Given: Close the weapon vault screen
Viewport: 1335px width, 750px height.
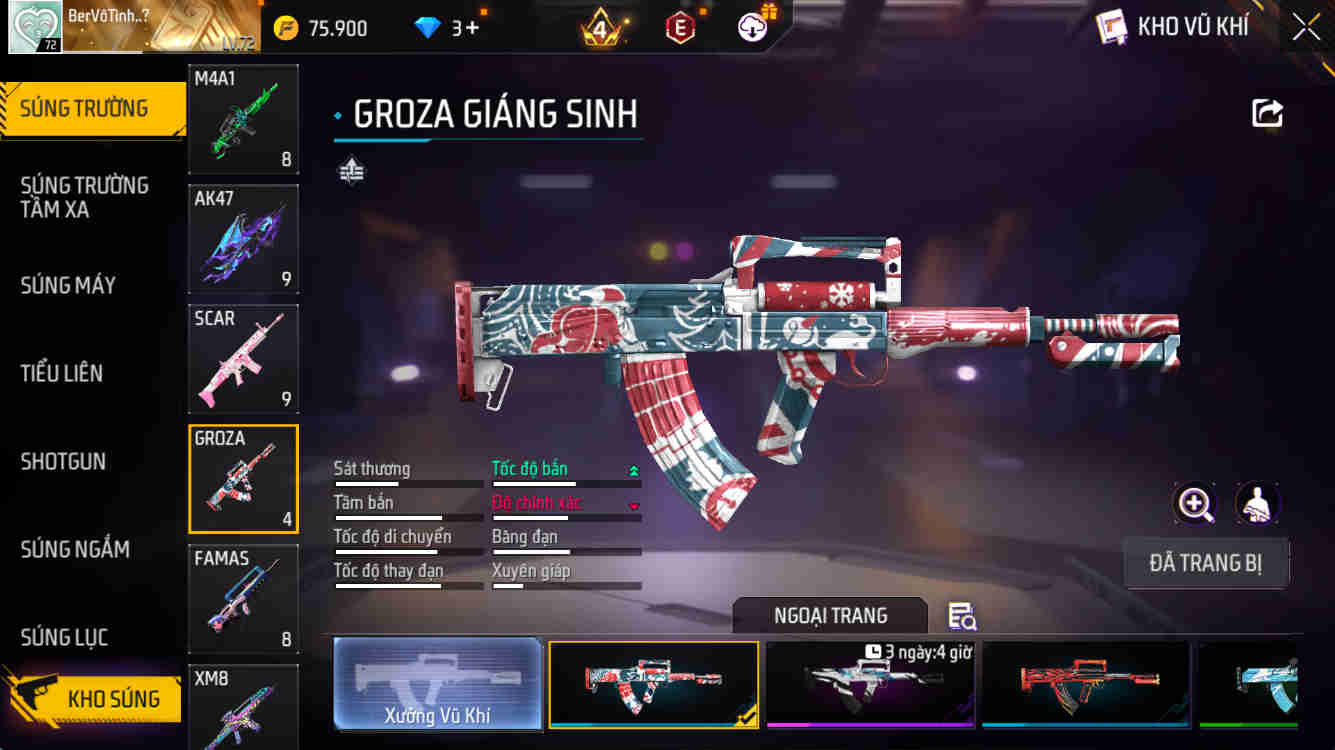Looking at the screenshot, I should pos(1306,27).
